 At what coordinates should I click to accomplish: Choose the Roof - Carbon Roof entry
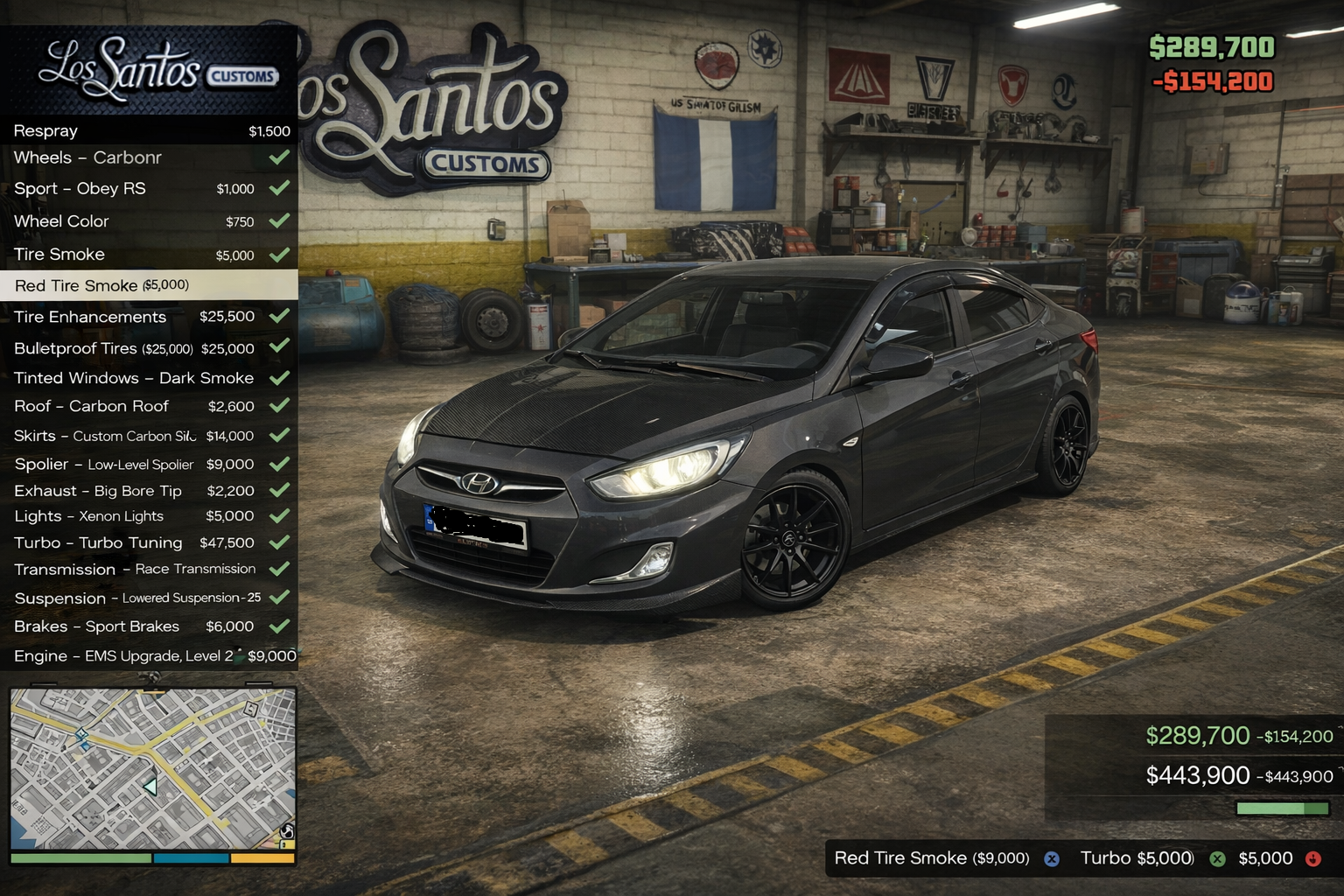pyautogui.click(x=149, y=406)
